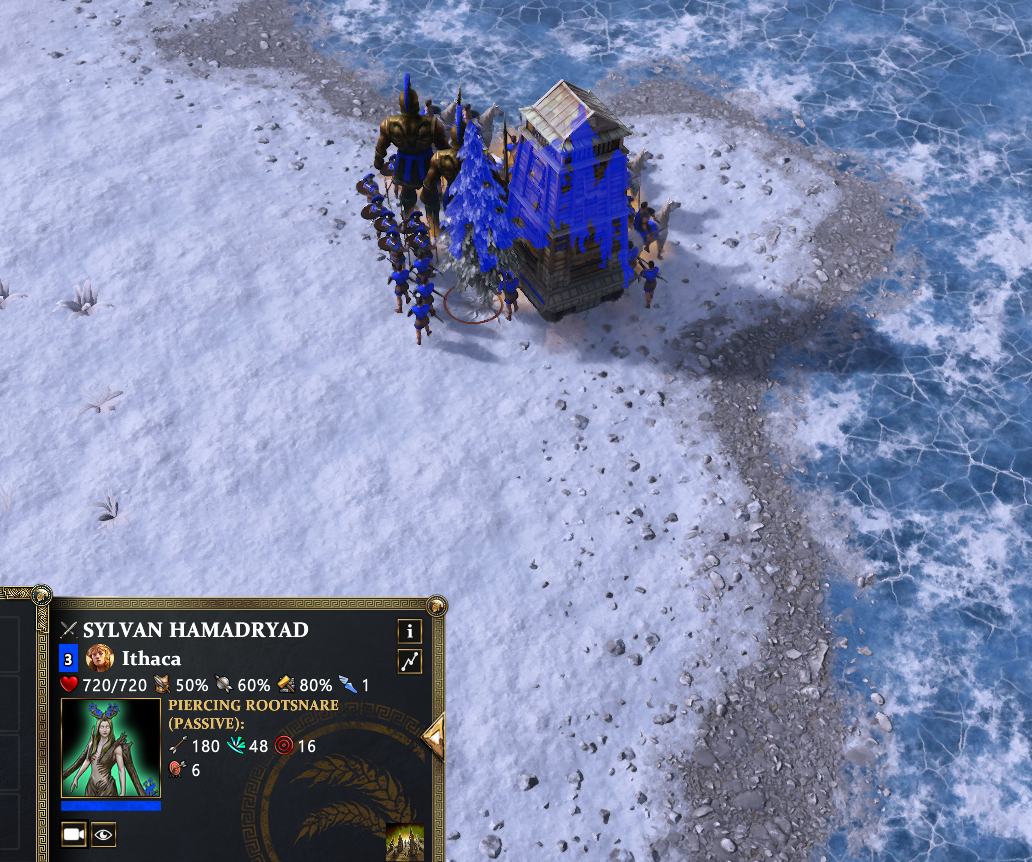Click the stone monument icon in the panel corner
The width and height of the screenshot is (1032, 862).
pyautogui.click(x=405, y=841)
